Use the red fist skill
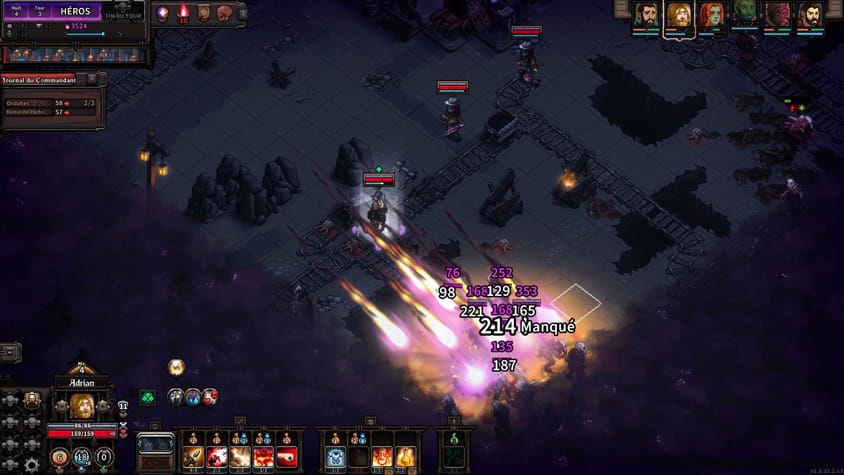Screen dimensions: 844x475 point(286,458)
